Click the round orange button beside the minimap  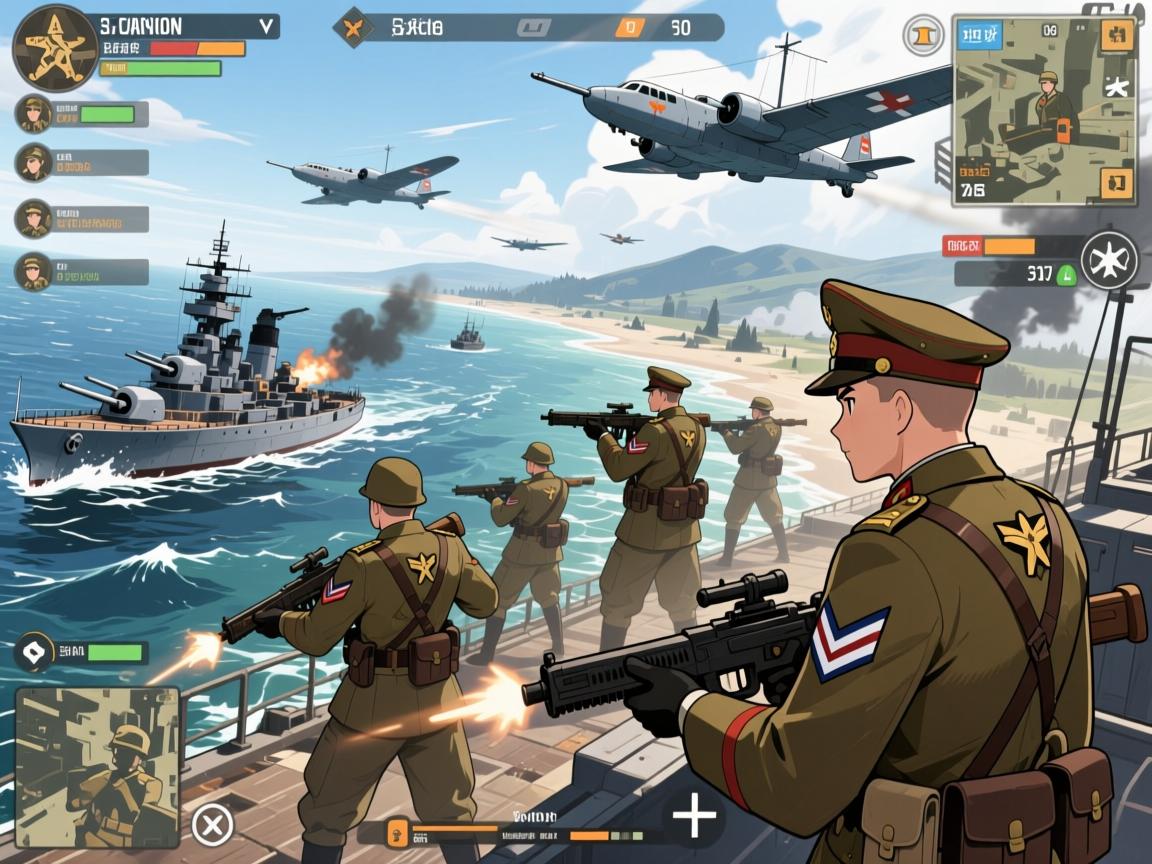[923, 36]
